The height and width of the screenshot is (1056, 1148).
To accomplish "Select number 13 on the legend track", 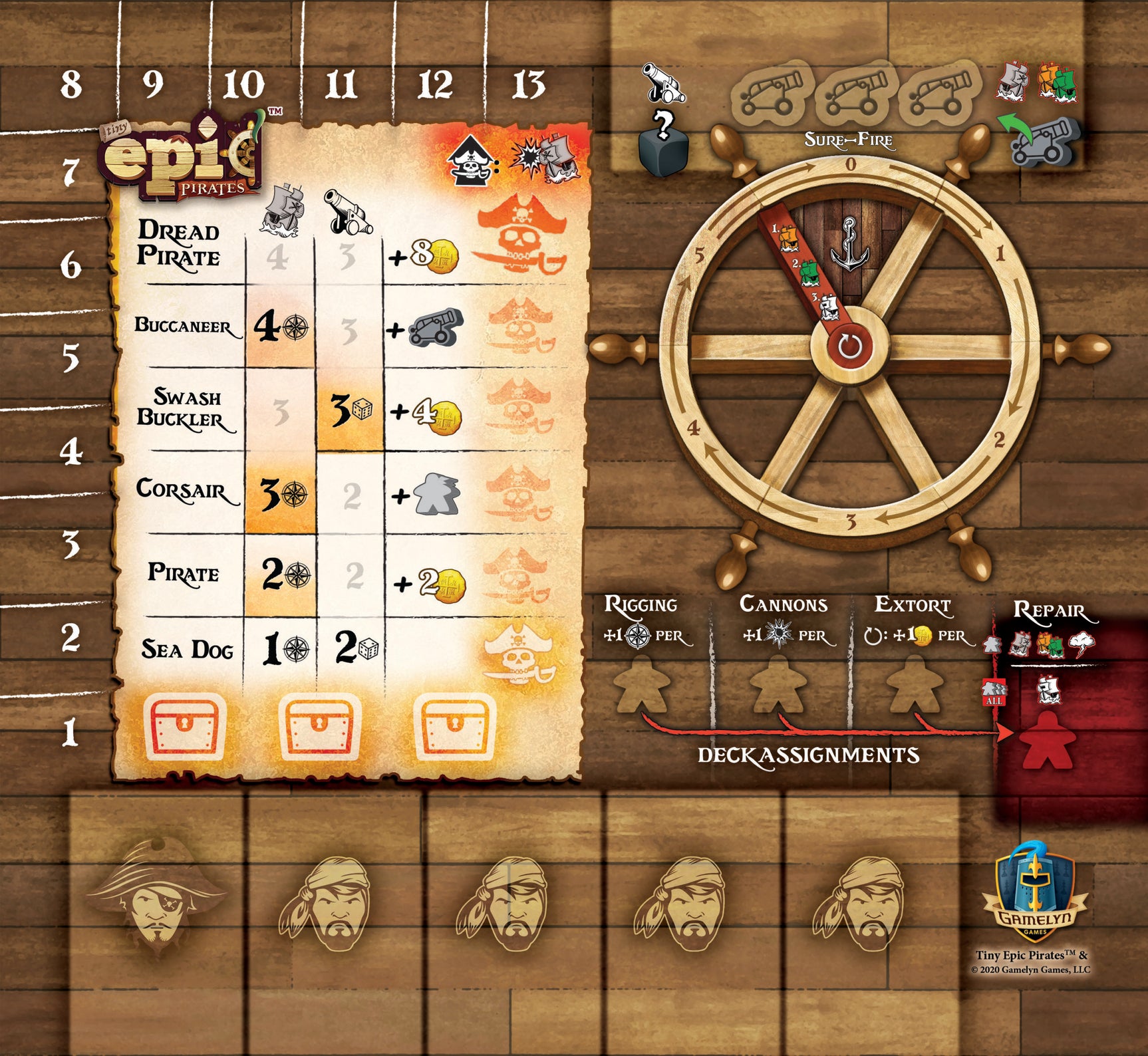I will (529, 86).
